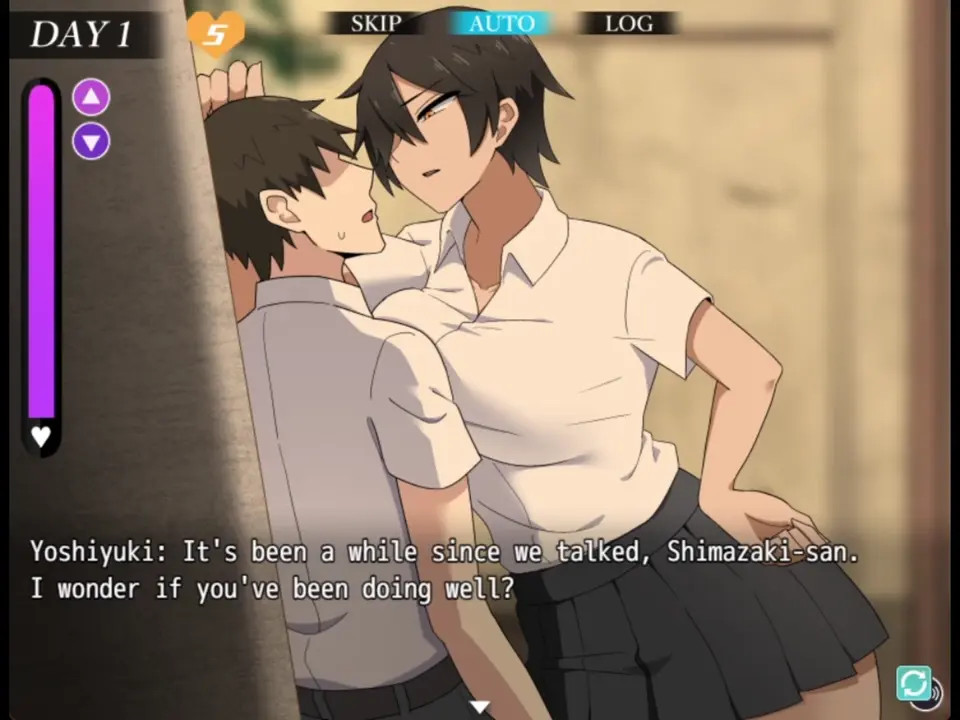The height and width of the screenshot is (720, 960).
Task: Click the orange heart counter icon
Action: coord(215,34)
